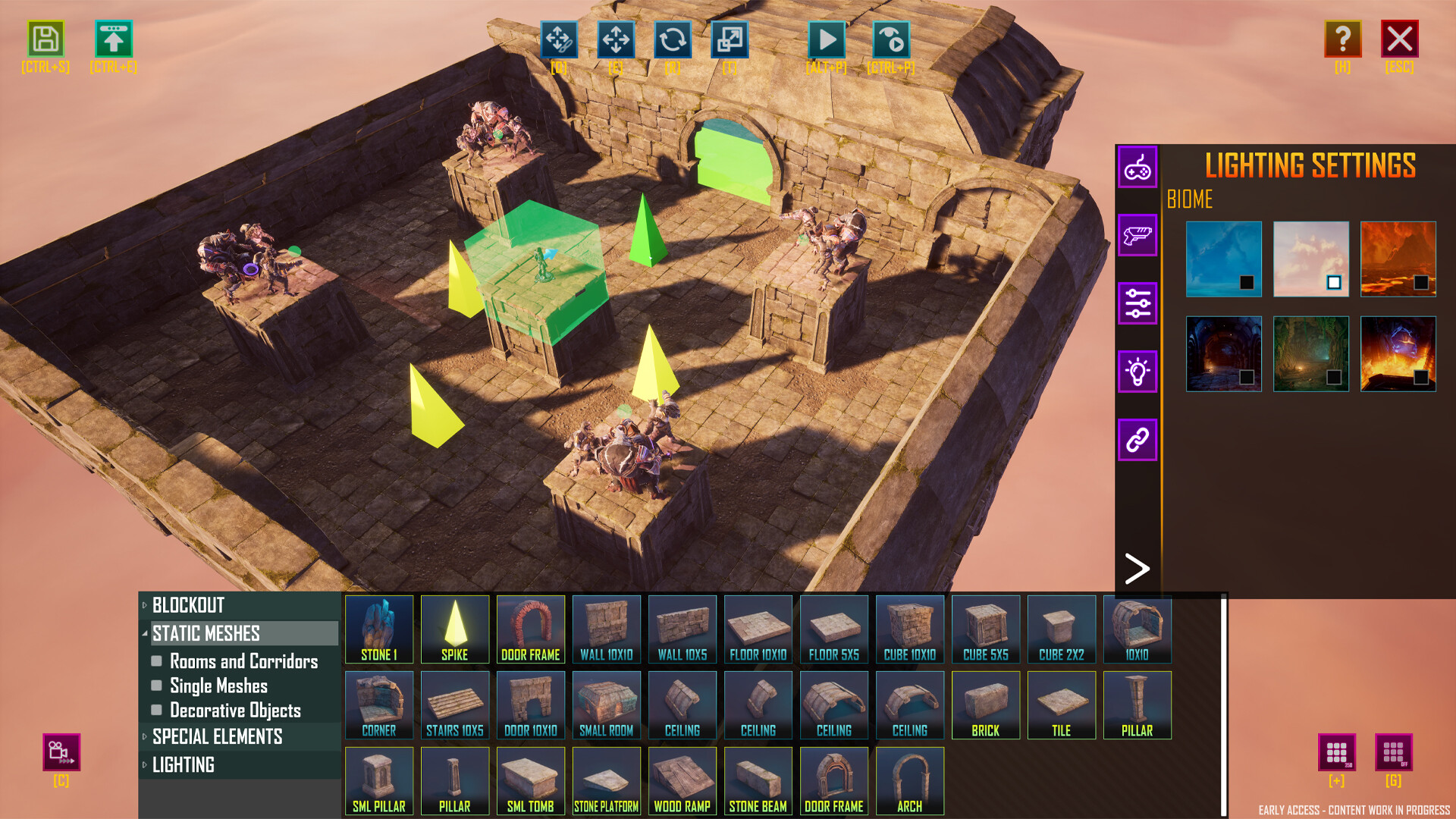Select the Spike asset thumbnail

click(x=455, y=629)
